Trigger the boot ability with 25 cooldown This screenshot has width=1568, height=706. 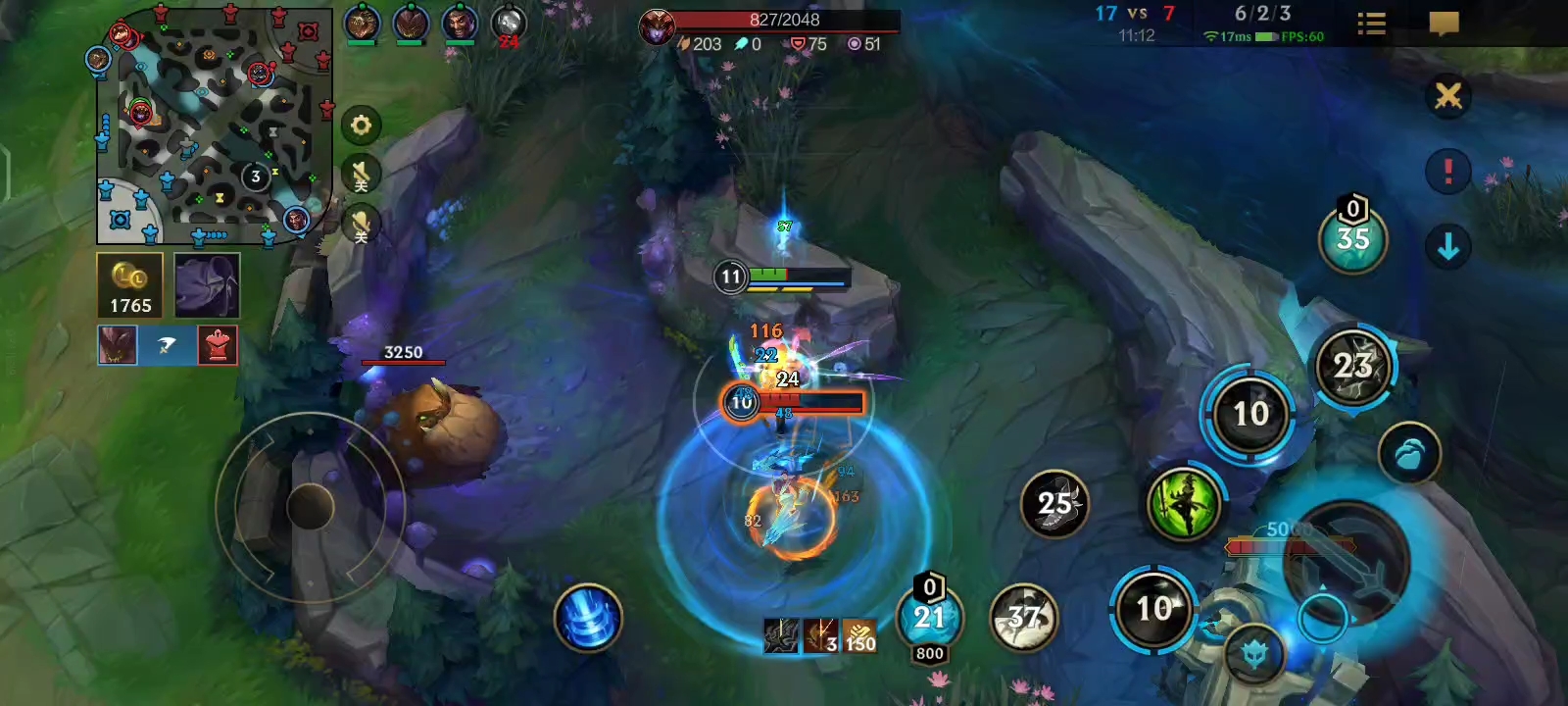(x=1054, y=504)
